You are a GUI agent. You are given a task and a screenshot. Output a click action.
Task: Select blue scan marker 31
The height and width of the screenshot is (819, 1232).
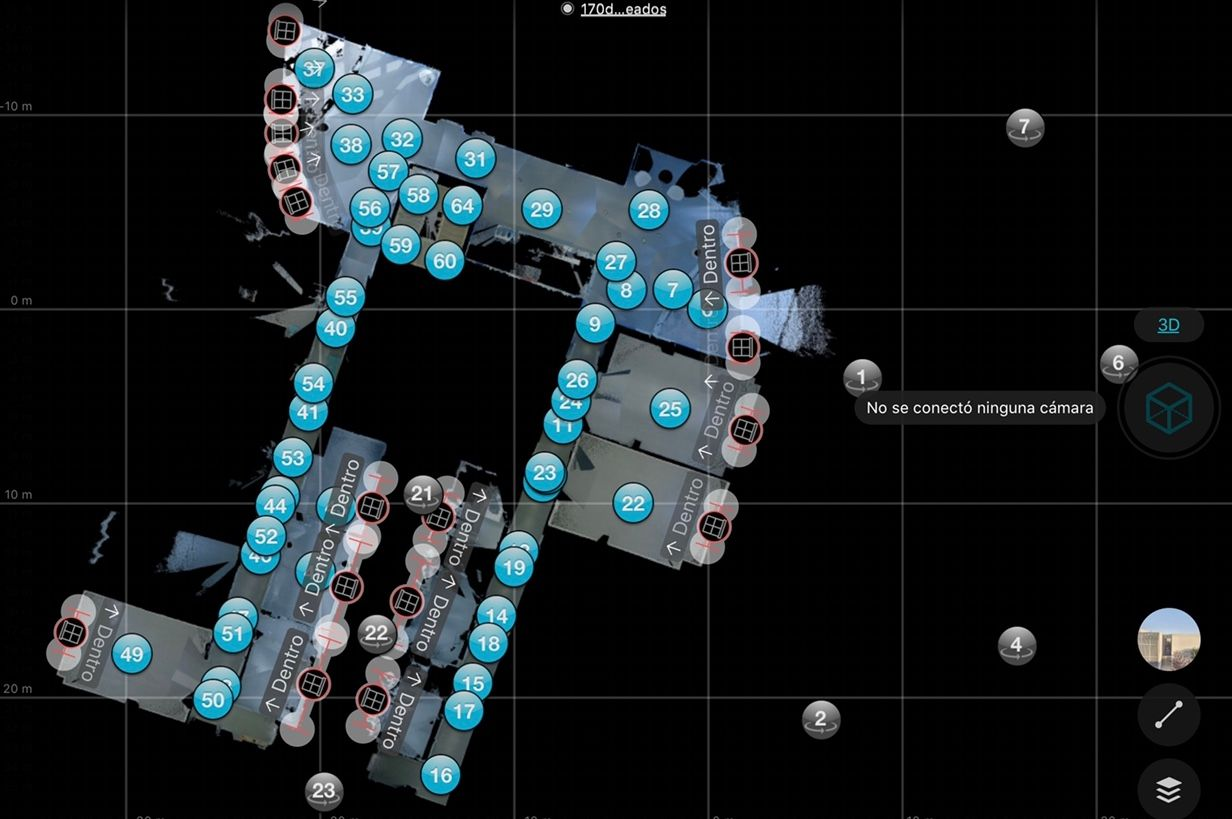(x=475, y=158)
